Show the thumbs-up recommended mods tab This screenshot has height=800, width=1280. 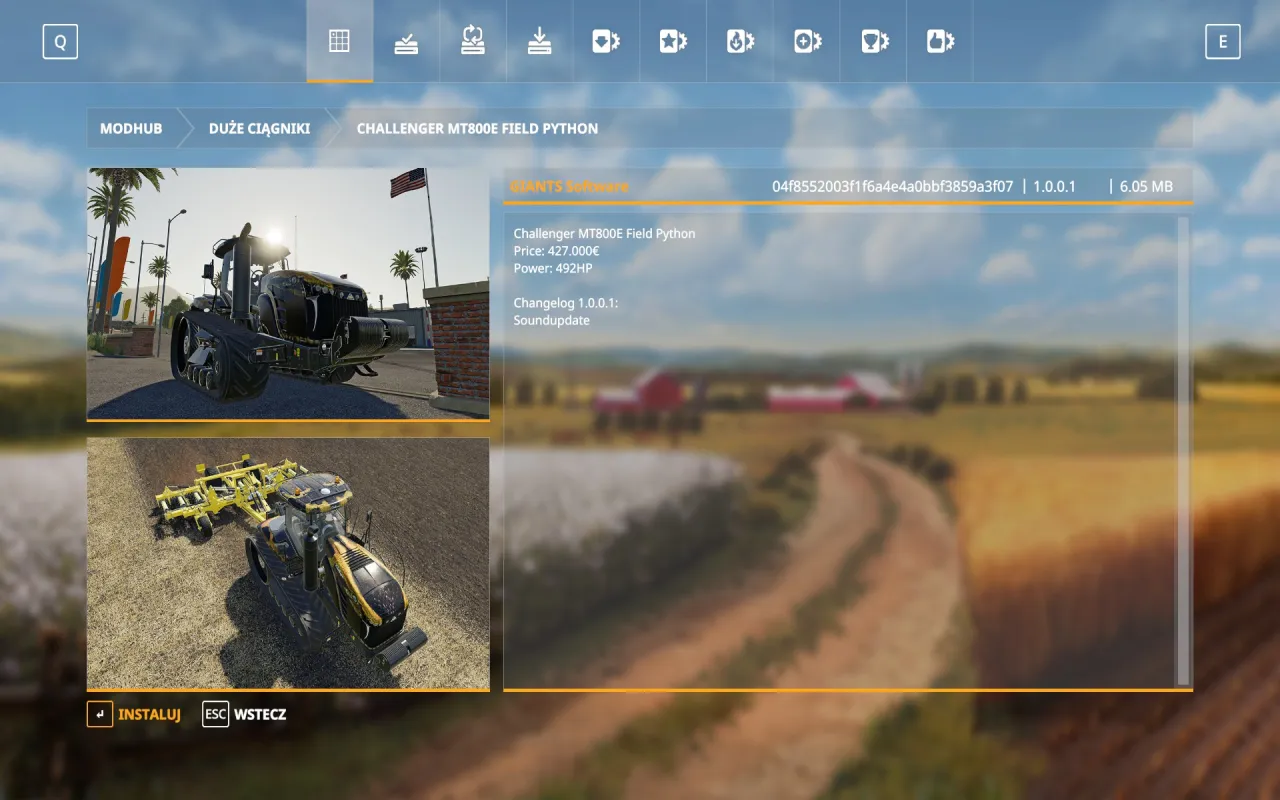(x=940, y=41)
